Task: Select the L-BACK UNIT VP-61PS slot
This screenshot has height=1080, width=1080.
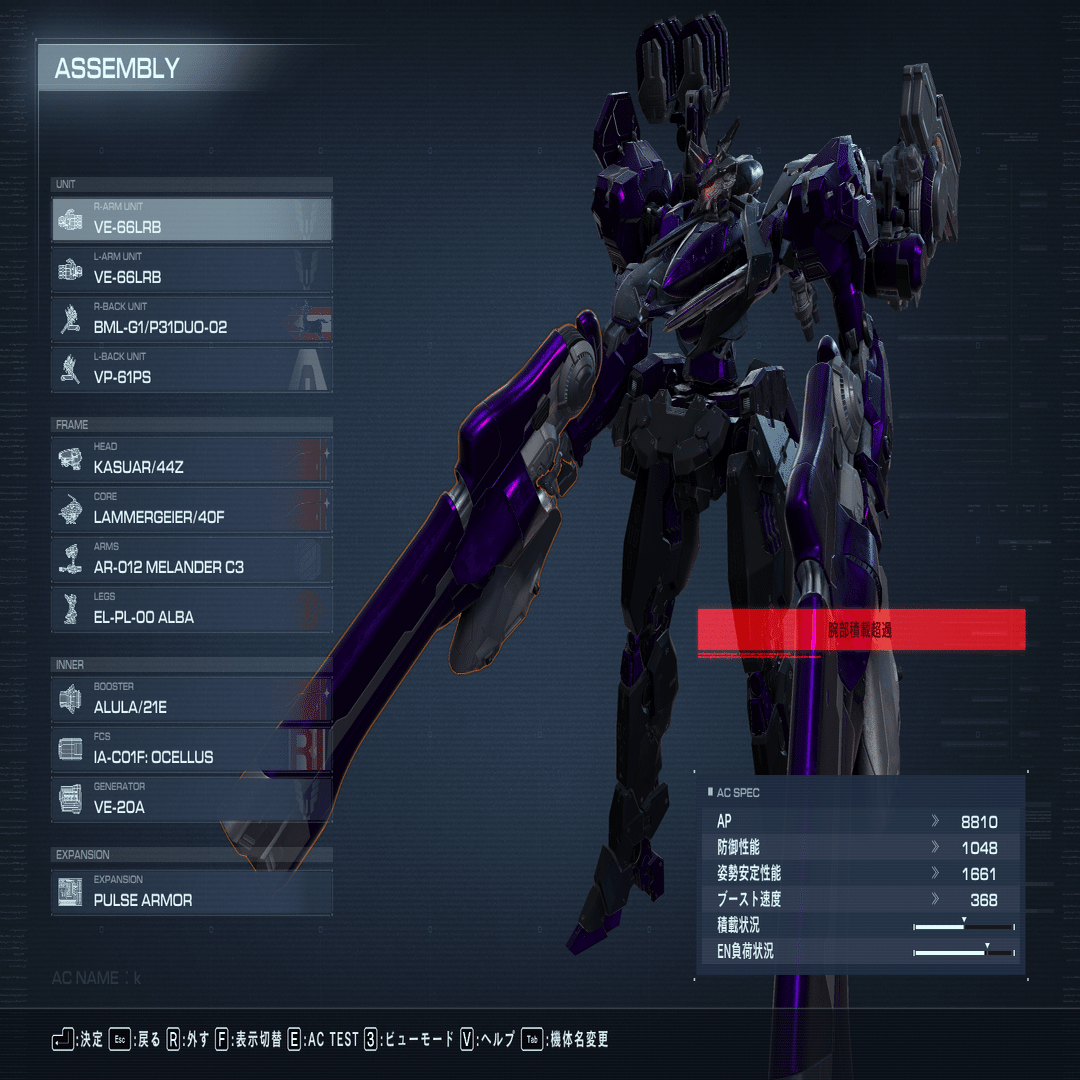Action: pos(192,369)
